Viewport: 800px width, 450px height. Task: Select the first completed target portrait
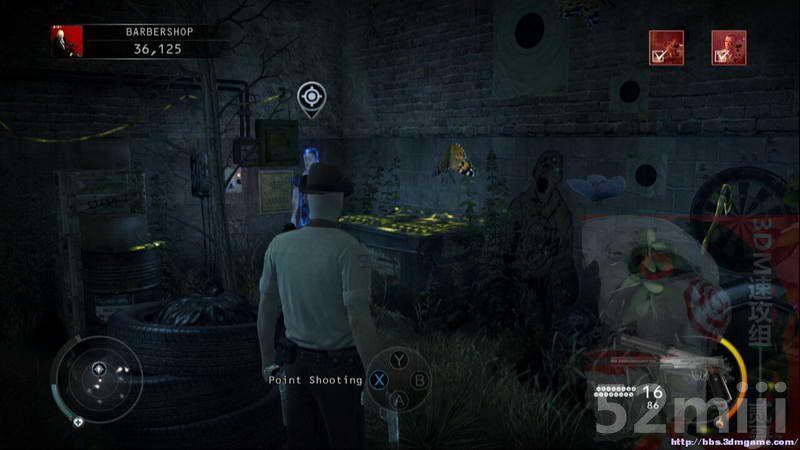tap(666, 47)
